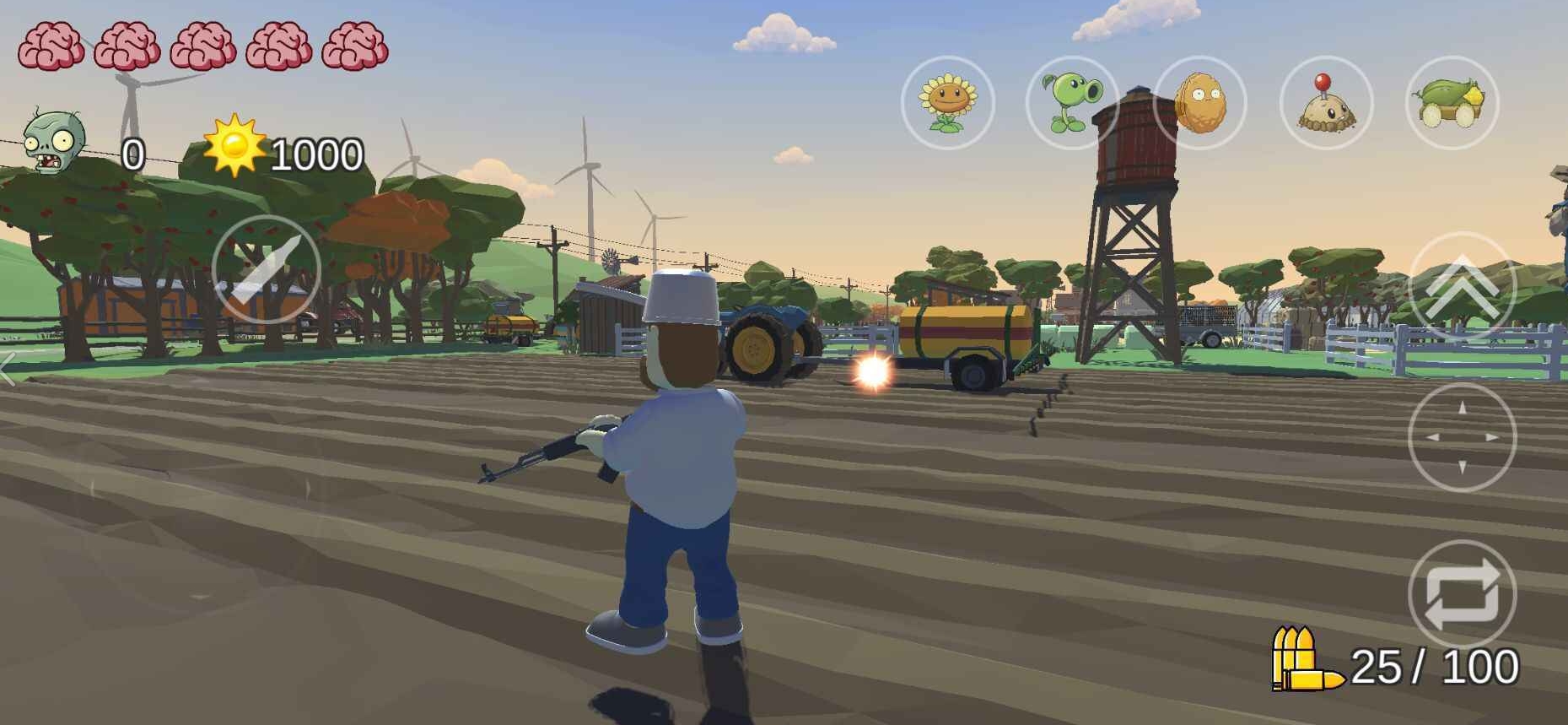Pick the Wall-nut plant icon

click(1199, 103)
